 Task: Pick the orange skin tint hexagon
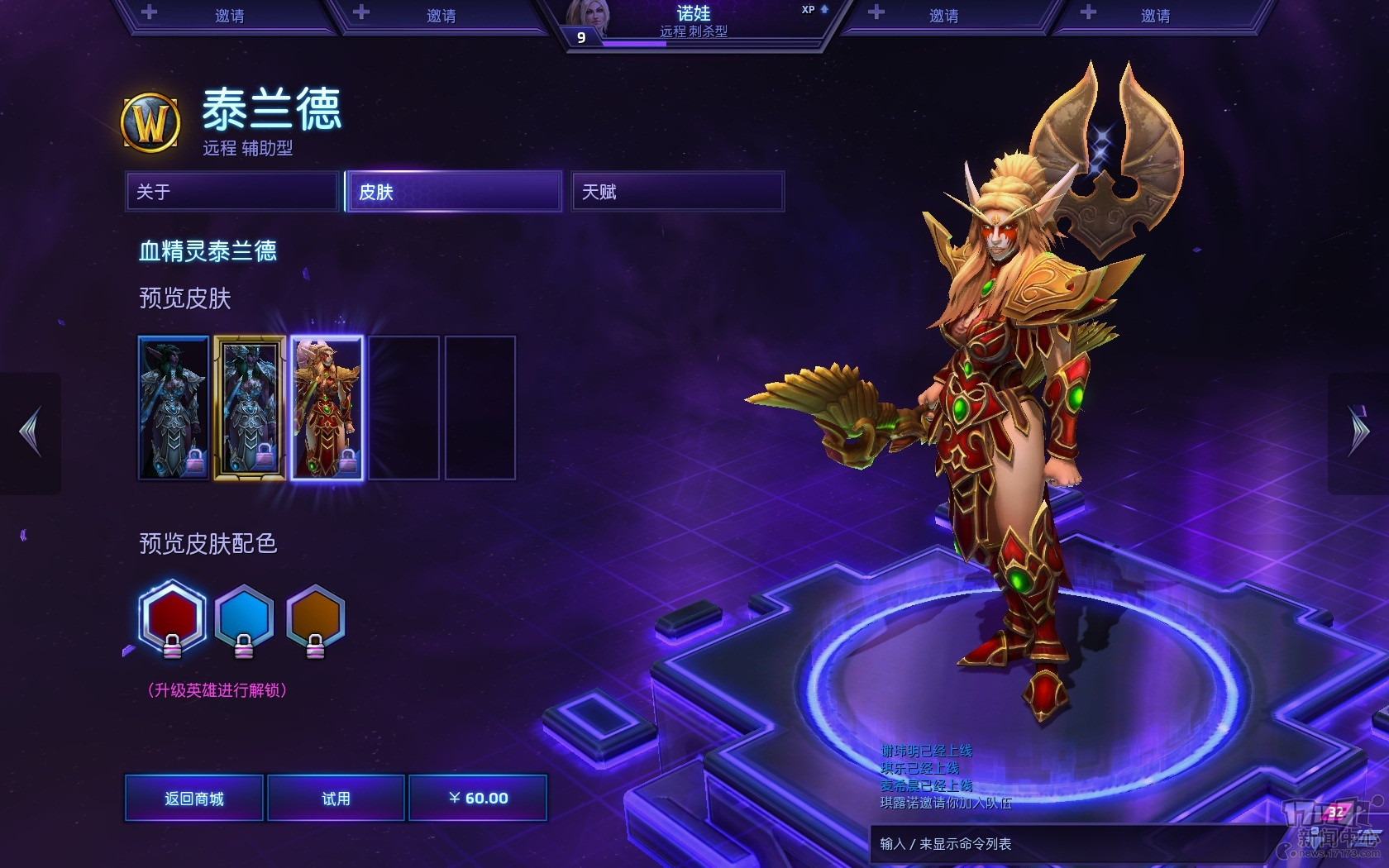(x=315, y=618)
